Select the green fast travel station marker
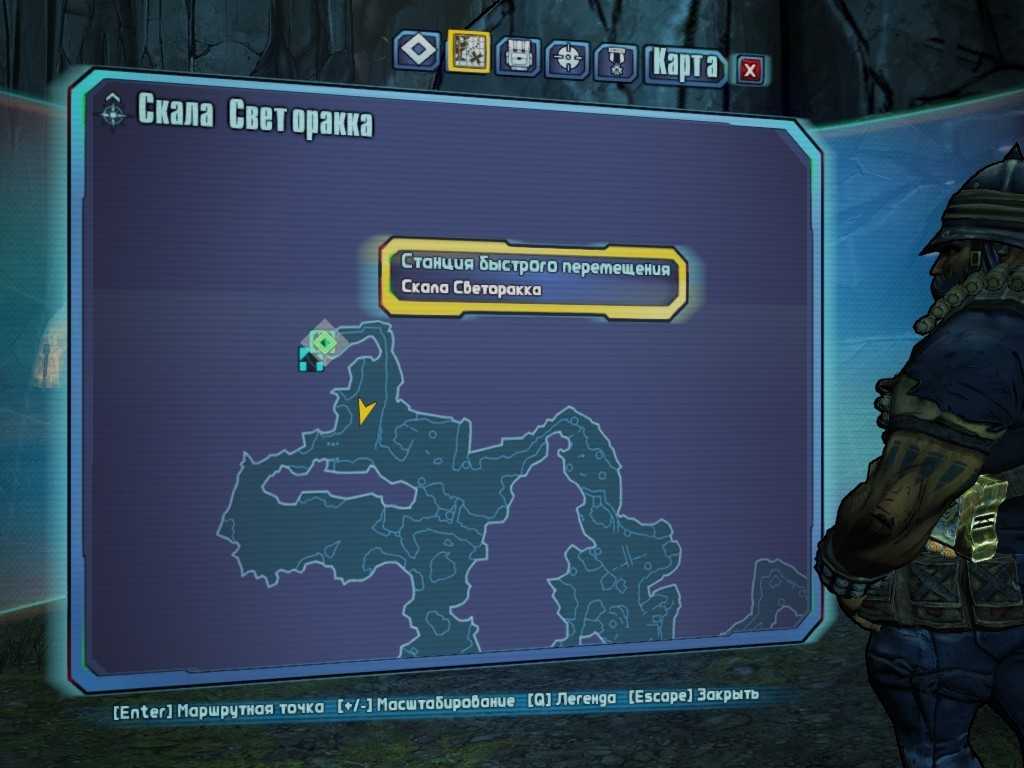The width and height of the screenshot is (1024, 768). (x=323, y=343)
